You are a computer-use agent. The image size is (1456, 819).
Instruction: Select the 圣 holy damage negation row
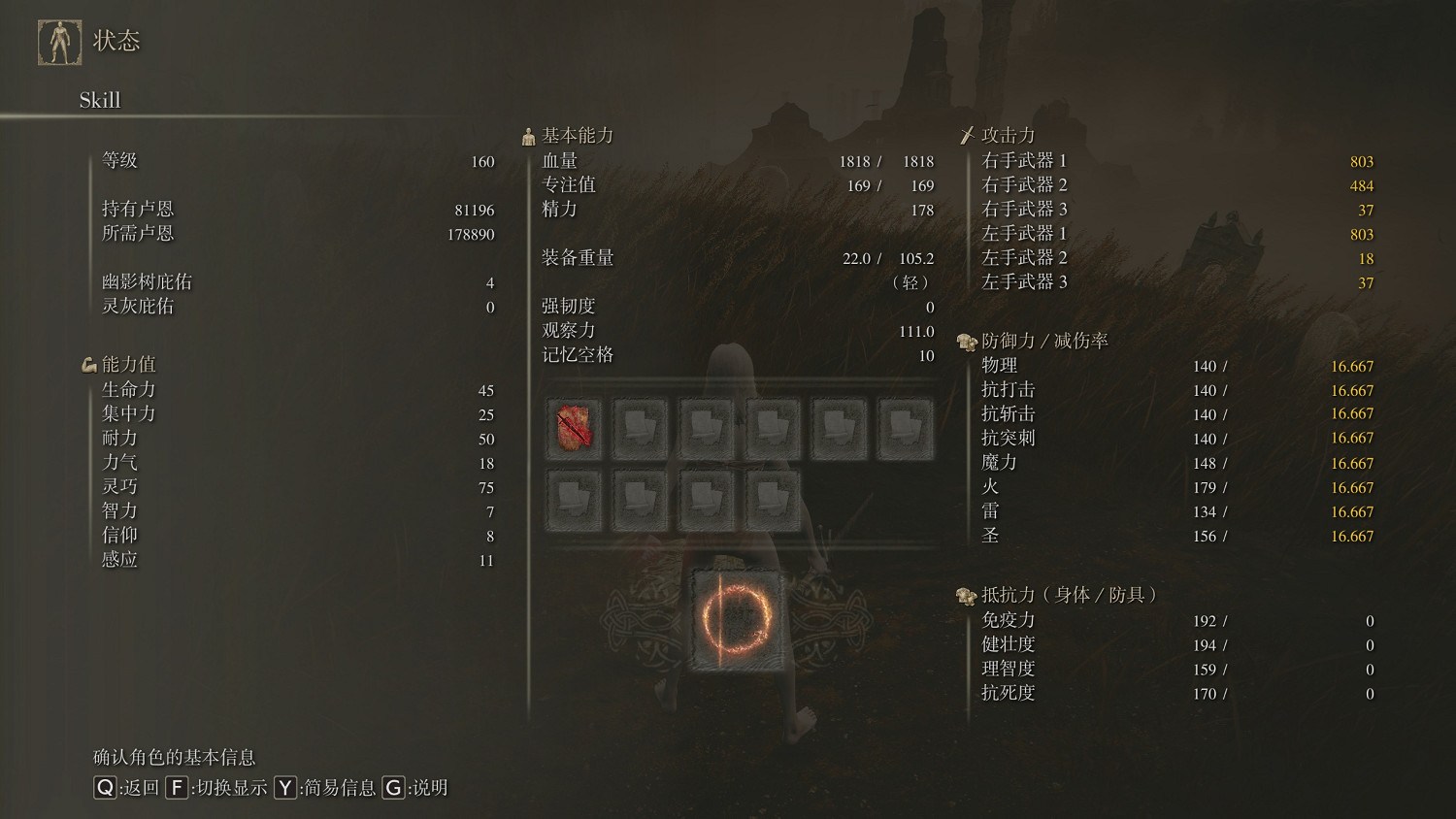[x=1165, y=536]
